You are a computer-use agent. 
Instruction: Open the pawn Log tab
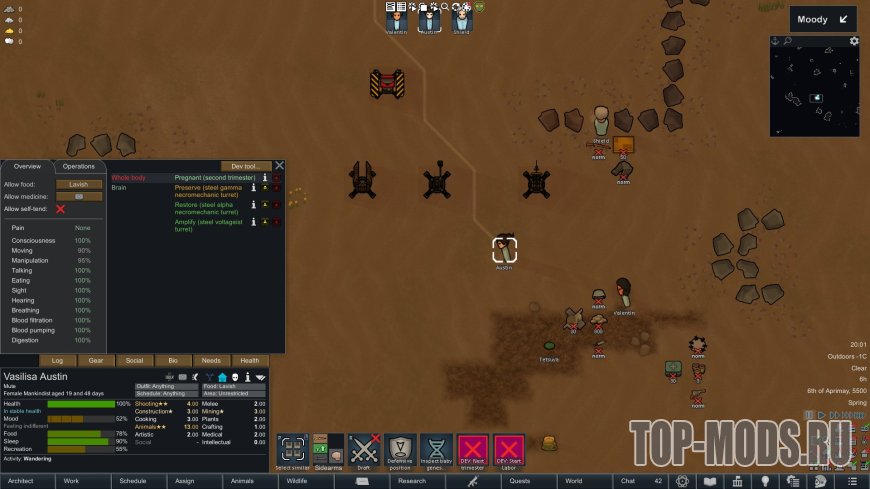click(57, 360)
